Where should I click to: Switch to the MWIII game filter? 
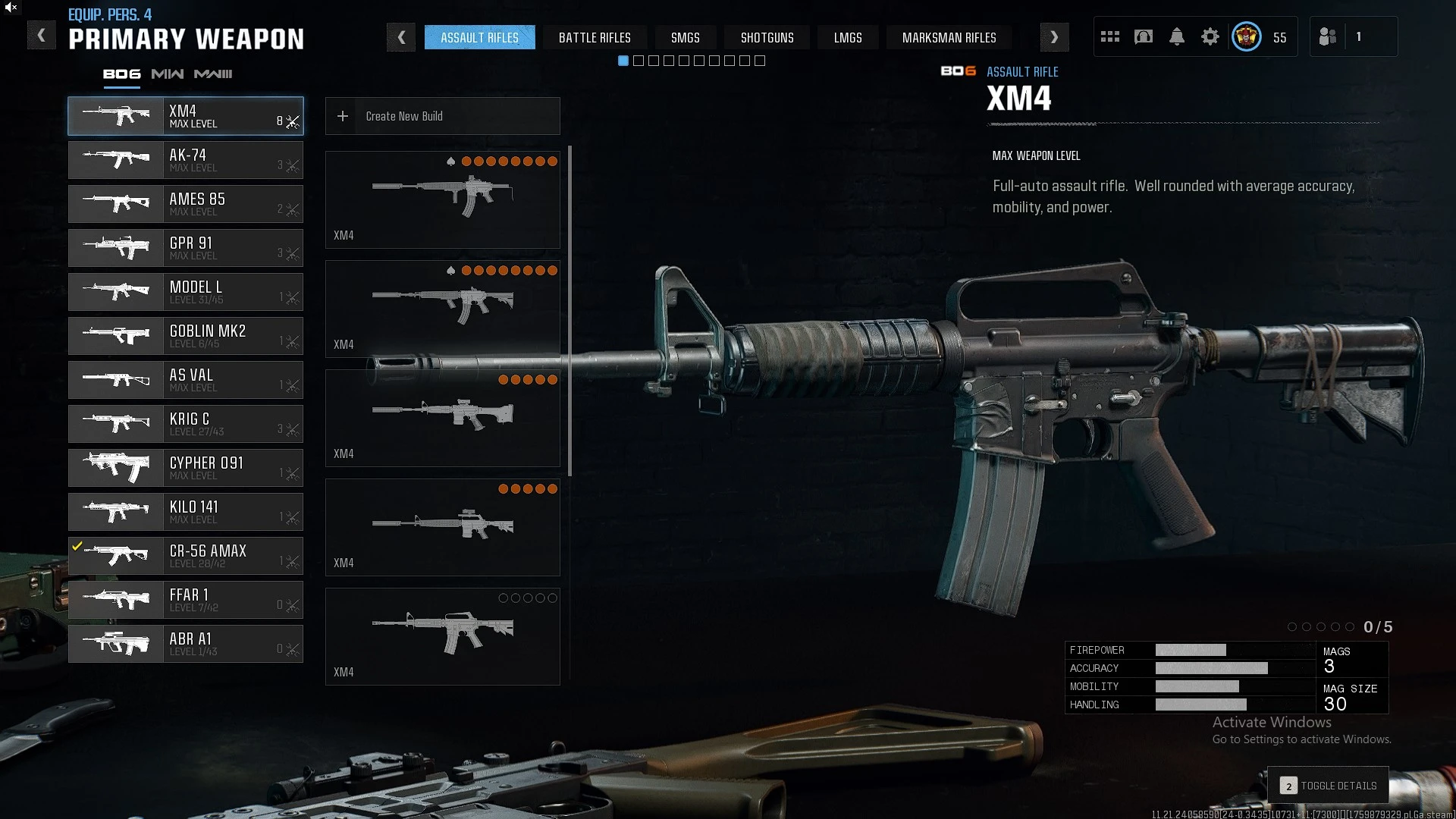tap(213, 74)
